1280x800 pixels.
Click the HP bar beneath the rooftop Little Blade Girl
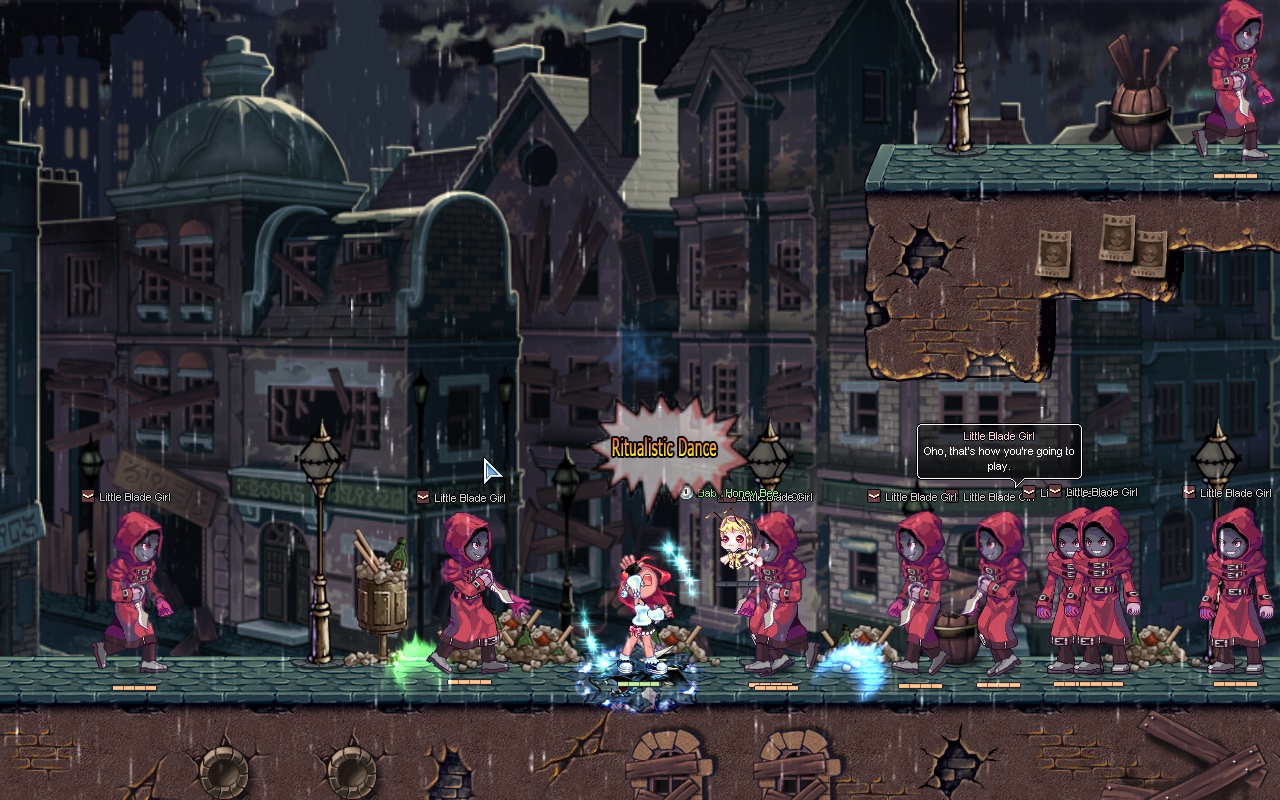[x=1235, y=176]
